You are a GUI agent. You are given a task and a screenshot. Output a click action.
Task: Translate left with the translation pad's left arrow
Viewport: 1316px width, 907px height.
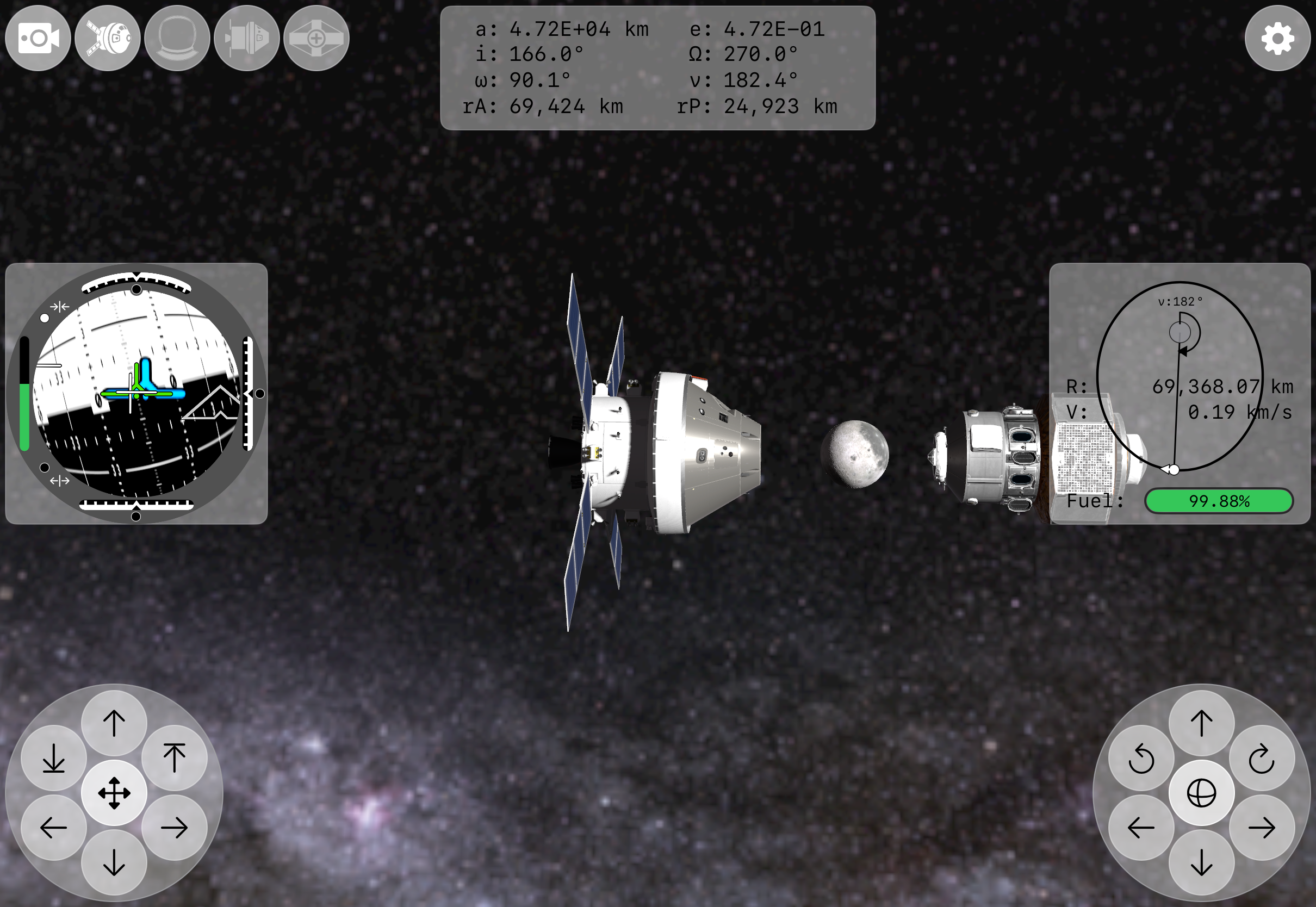point(54,828)
